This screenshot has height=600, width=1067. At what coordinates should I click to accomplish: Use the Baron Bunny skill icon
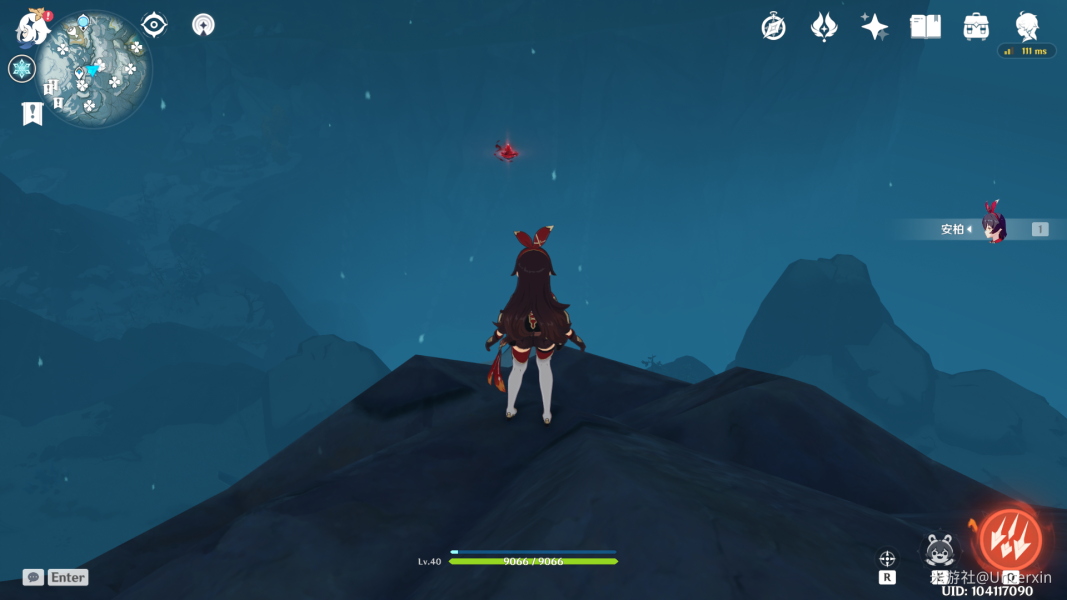point(940,549)
